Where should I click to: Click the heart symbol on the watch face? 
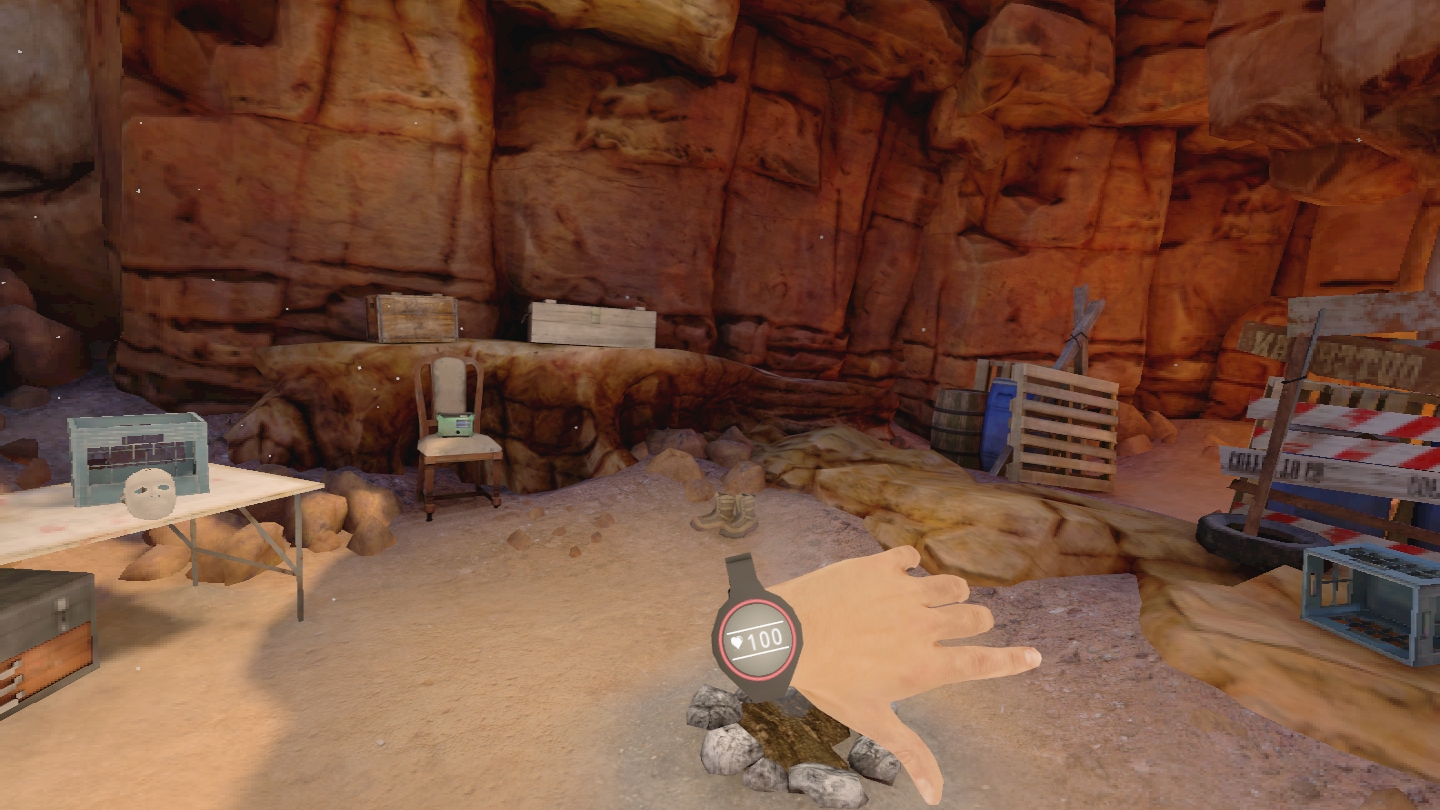[x=738, y=644]
